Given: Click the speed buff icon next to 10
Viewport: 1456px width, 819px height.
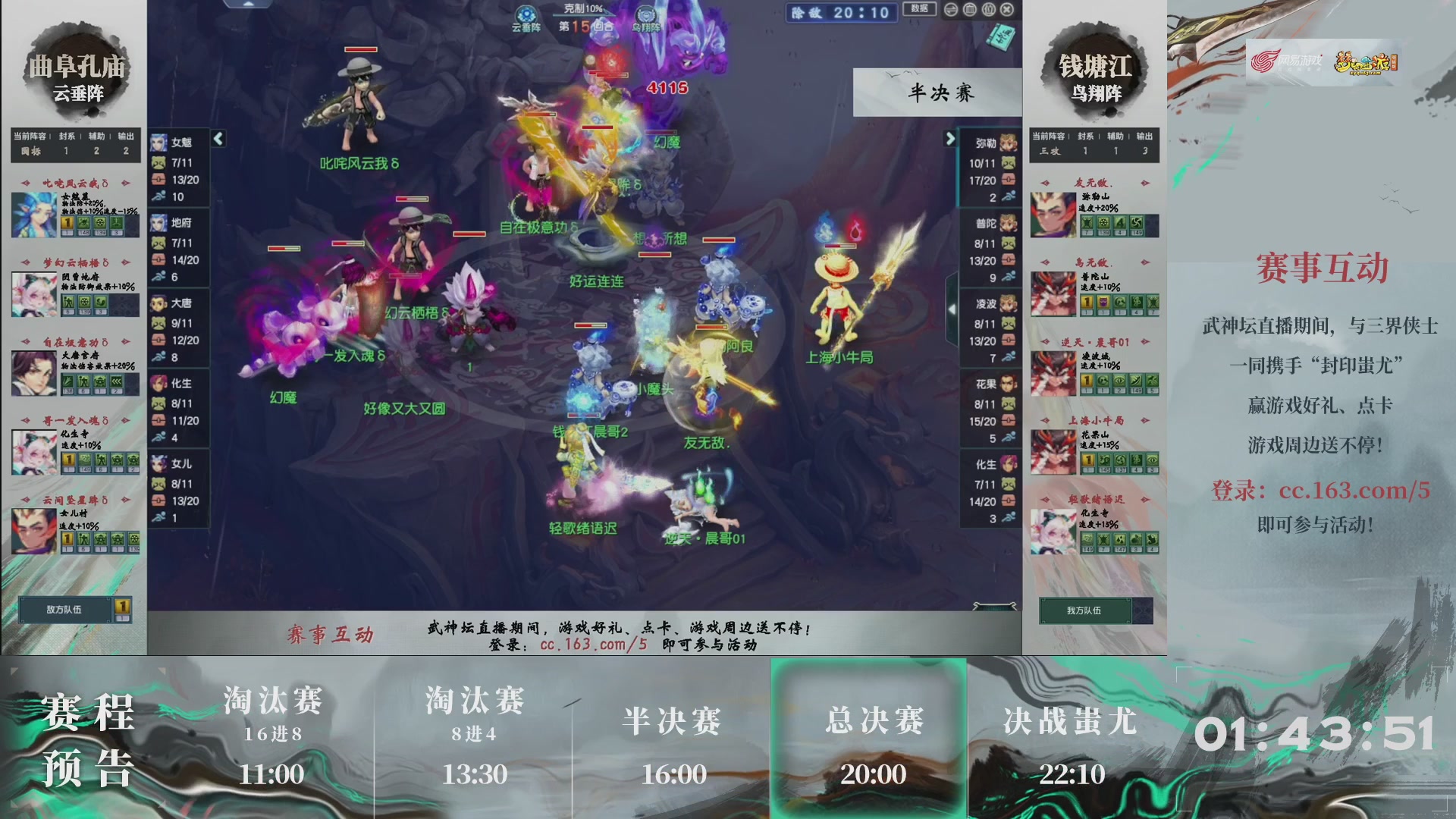Looking at the screenshot, I should (x=157, y=196).
